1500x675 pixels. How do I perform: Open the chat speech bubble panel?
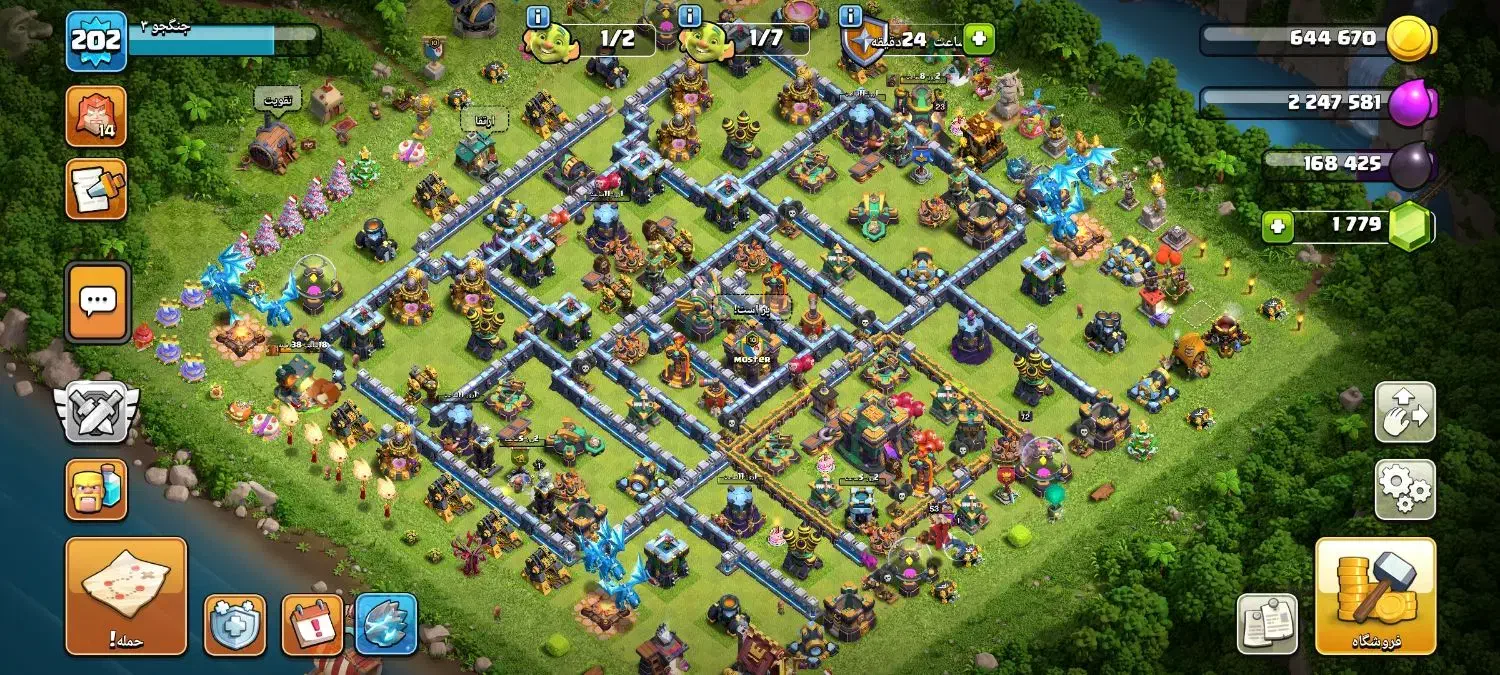(97, 301)
